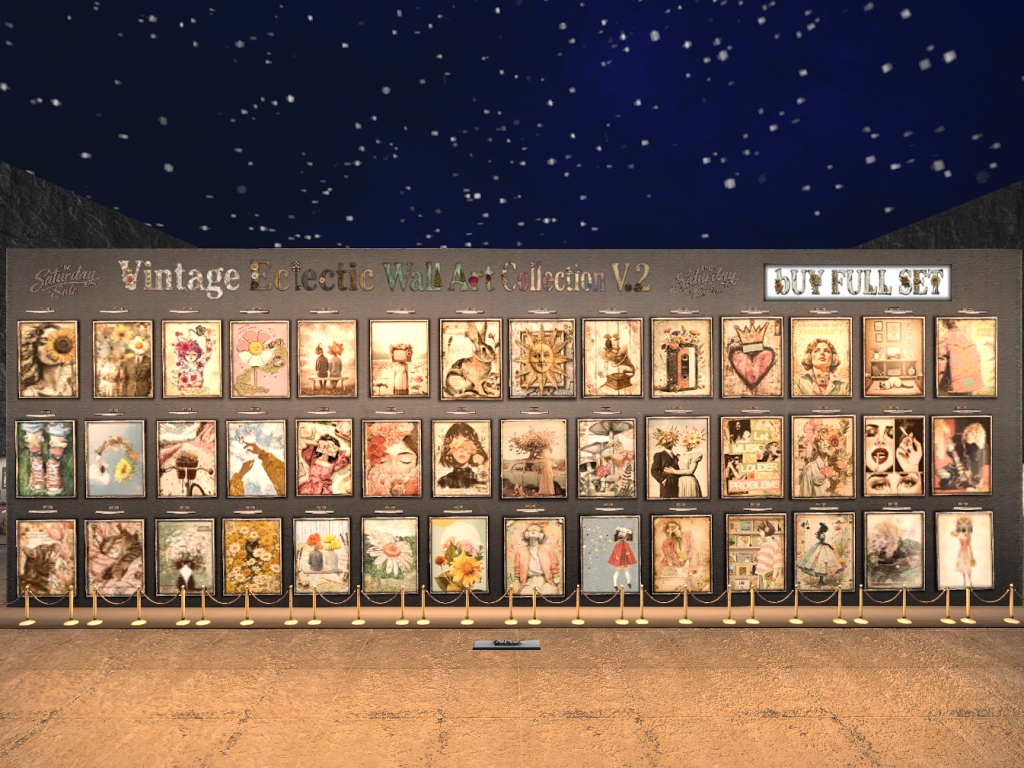Choose the cassette tape with flowers art
Image resolution: width=1024 pixels, height=768 pixels.
(681, 357)
